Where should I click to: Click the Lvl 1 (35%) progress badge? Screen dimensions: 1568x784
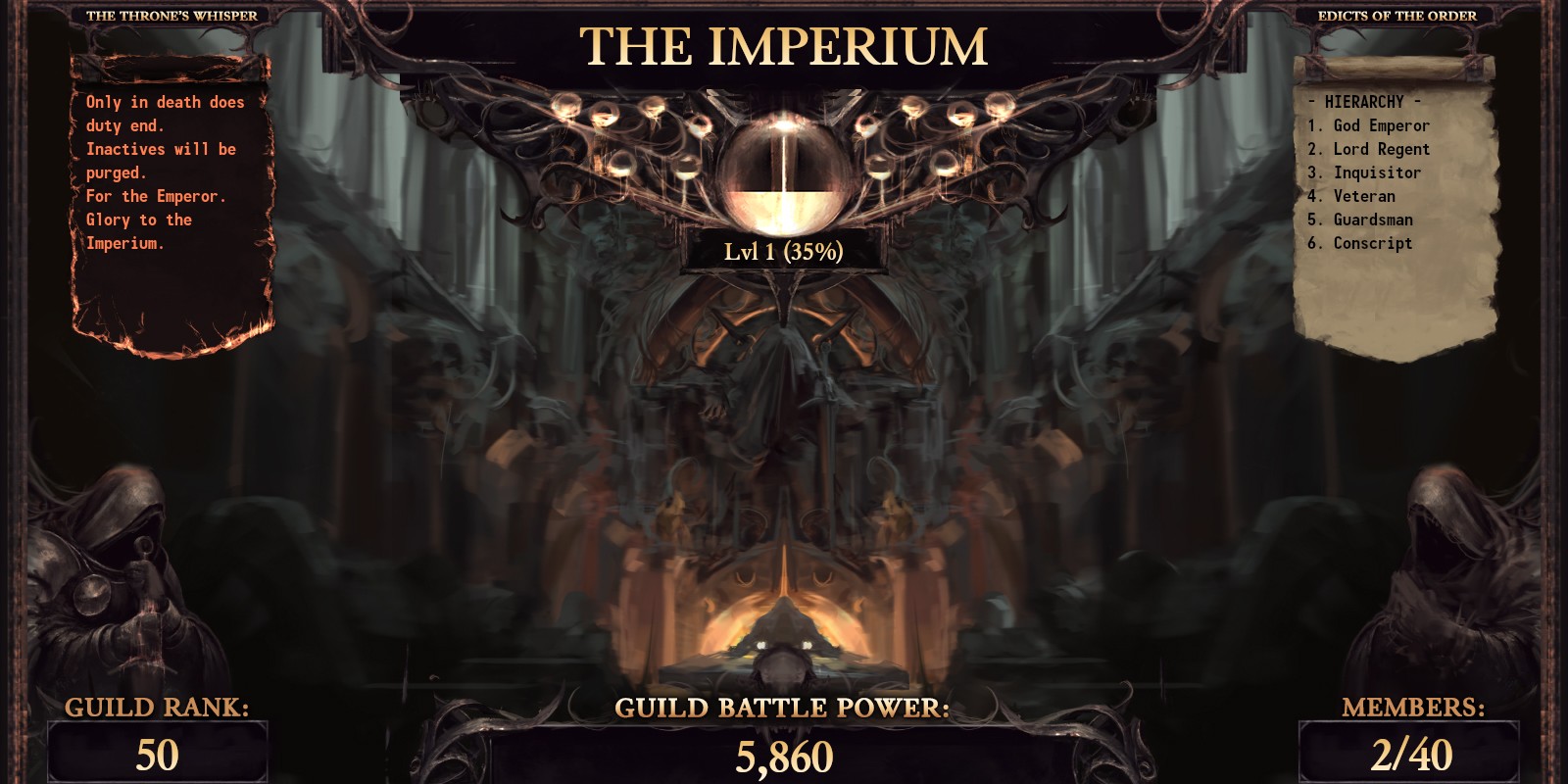pos(784,255)
